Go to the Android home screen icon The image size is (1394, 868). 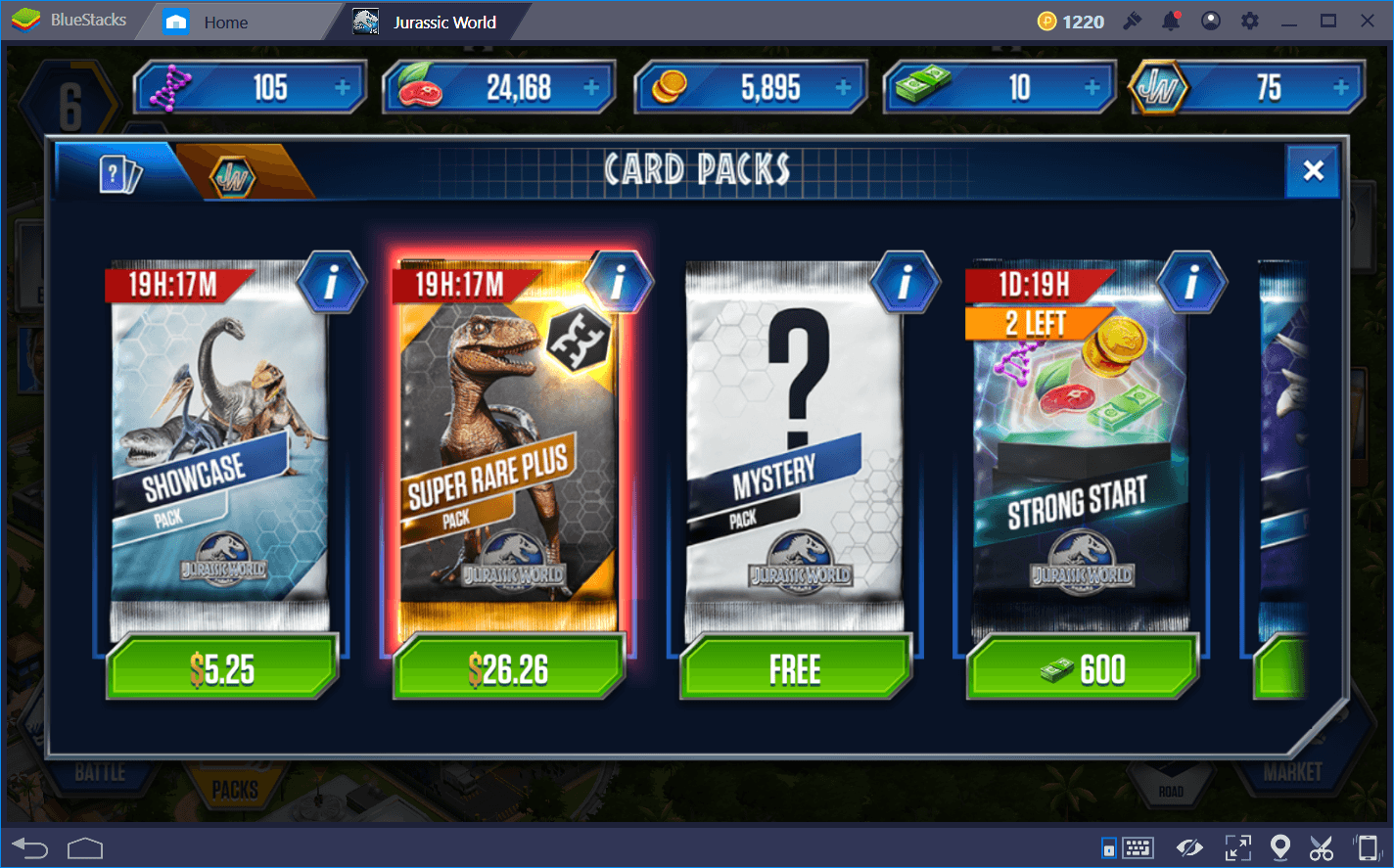point(85,847)
